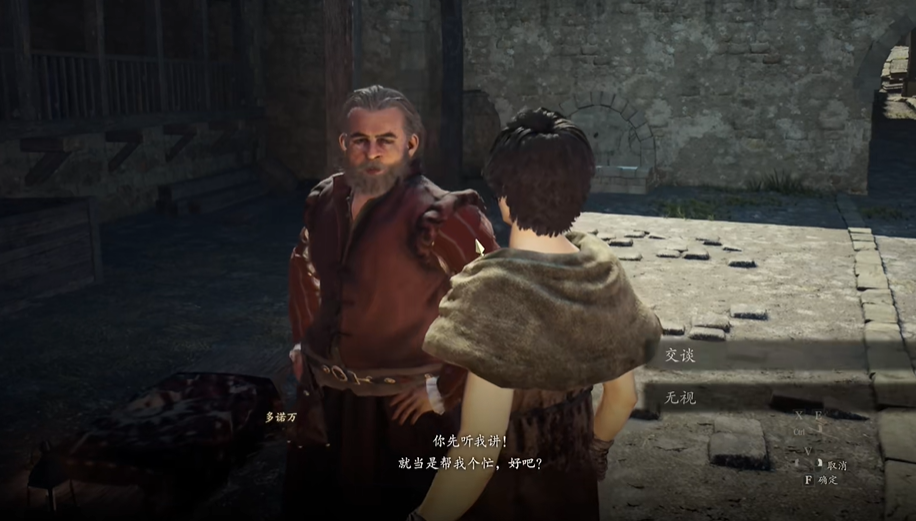Select the 无视 dialogue option
The image size is (916, 521).
681,397
